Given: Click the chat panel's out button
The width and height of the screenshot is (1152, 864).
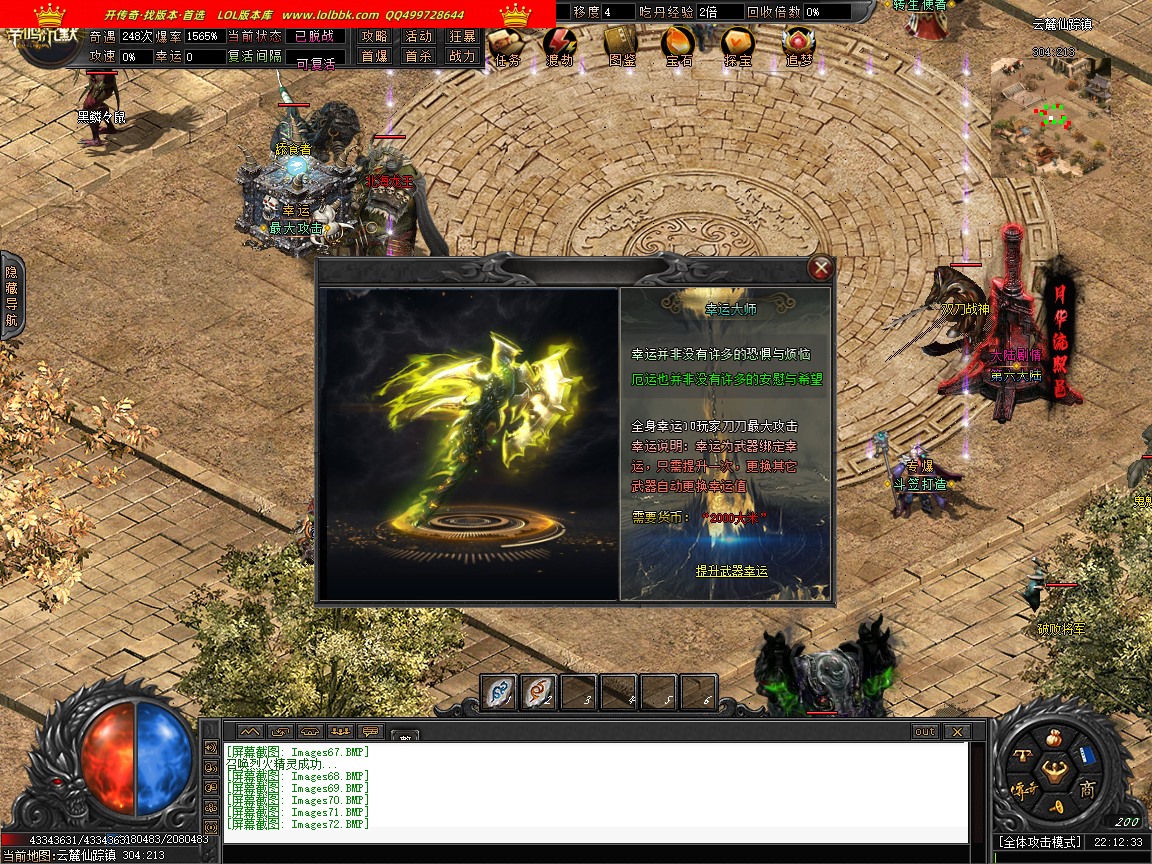Looking at the screenshot, I should (x=925, y=732).
